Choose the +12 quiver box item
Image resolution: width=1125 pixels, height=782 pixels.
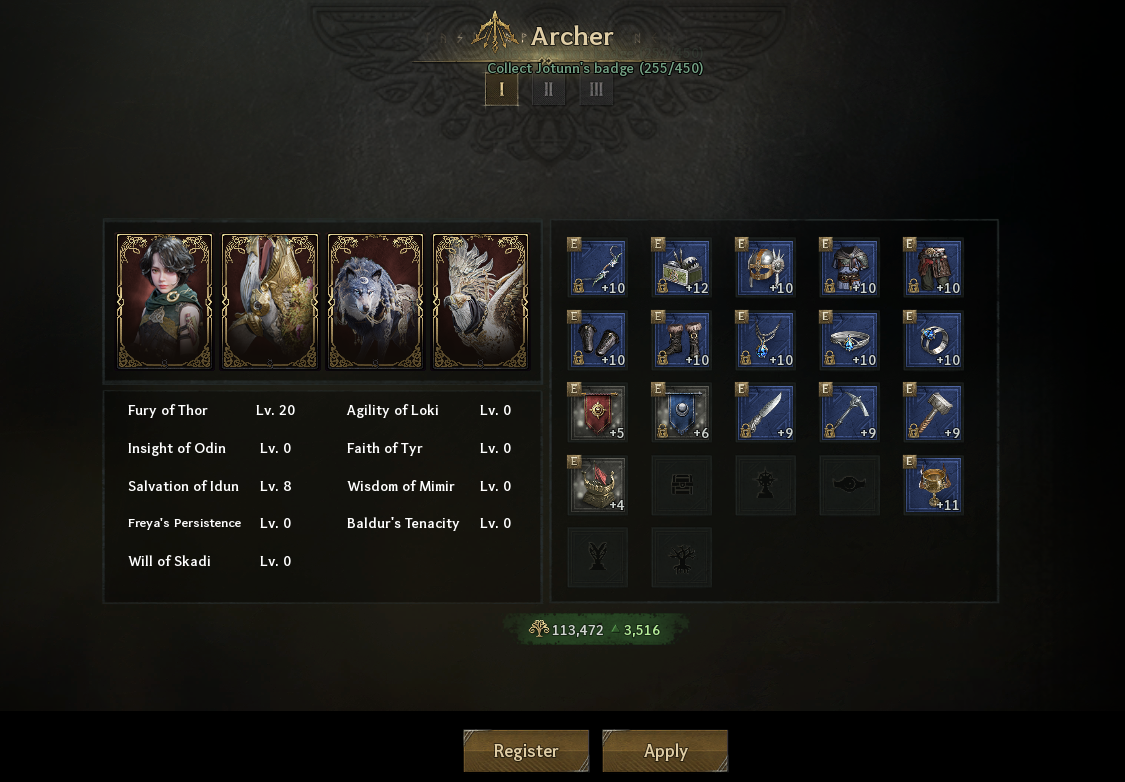682,268
